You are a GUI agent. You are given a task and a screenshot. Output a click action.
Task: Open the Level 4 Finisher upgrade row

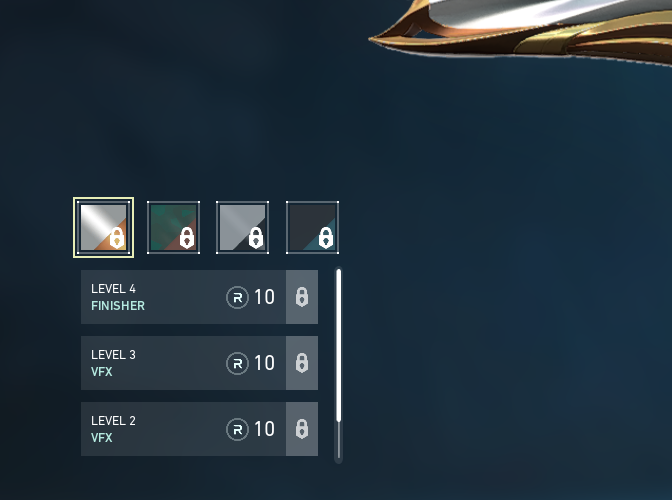click(183, 297)
